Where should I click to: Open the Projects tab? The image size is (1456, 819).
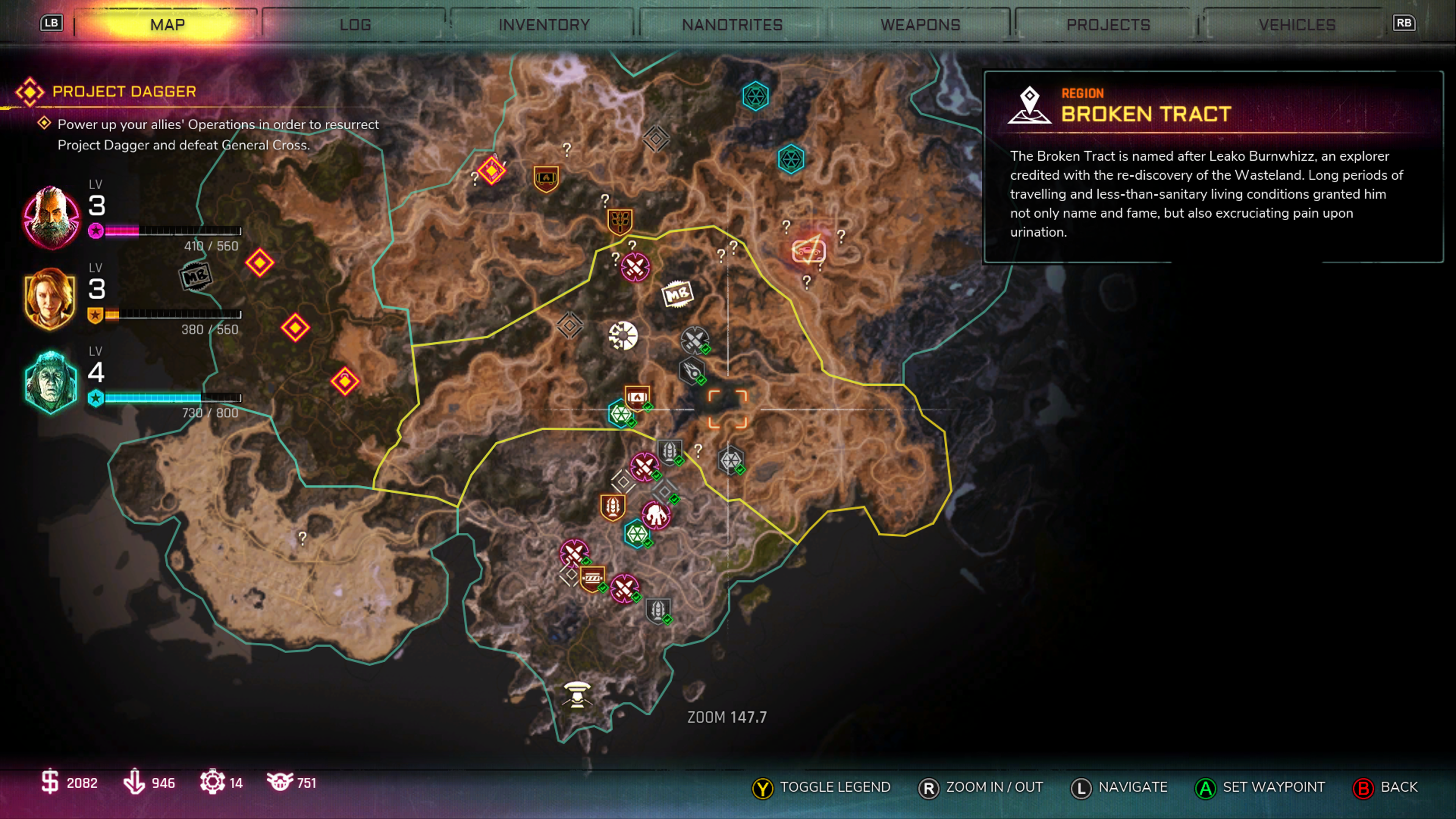[x=1108, y=25]
